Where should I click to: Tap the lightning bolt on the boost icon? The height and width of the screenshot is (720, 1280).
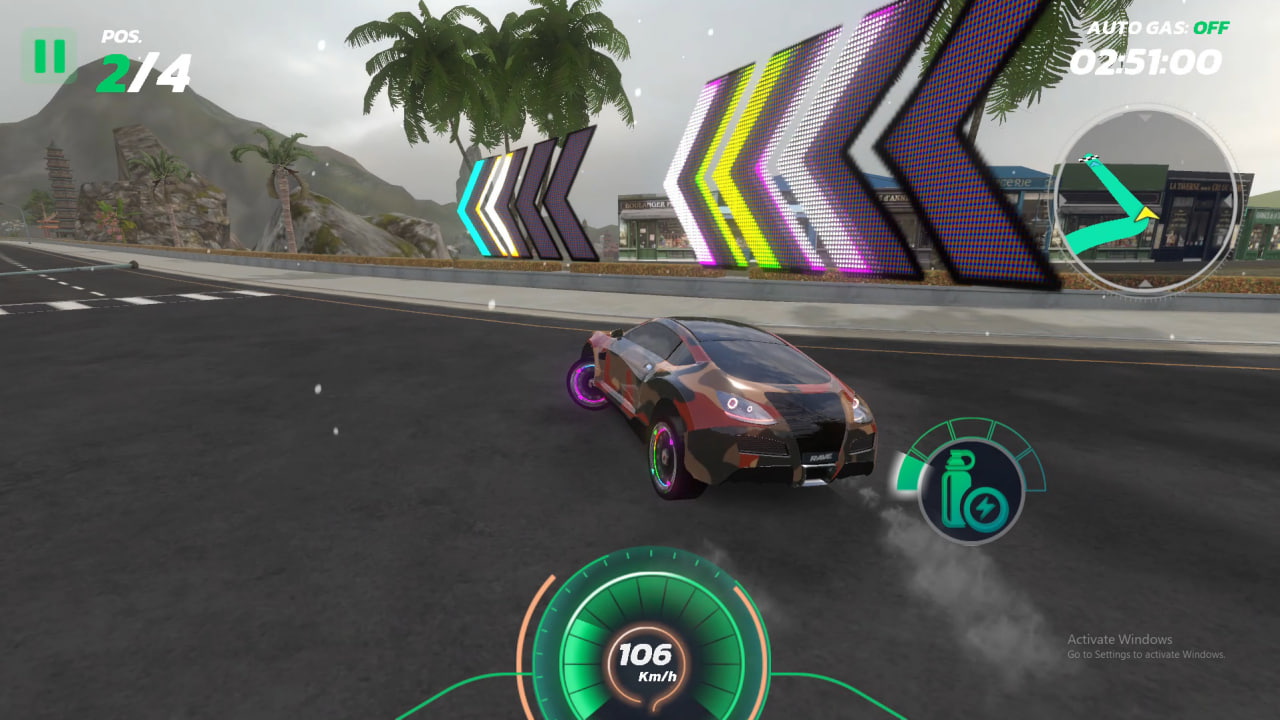[x=984, y=506]
